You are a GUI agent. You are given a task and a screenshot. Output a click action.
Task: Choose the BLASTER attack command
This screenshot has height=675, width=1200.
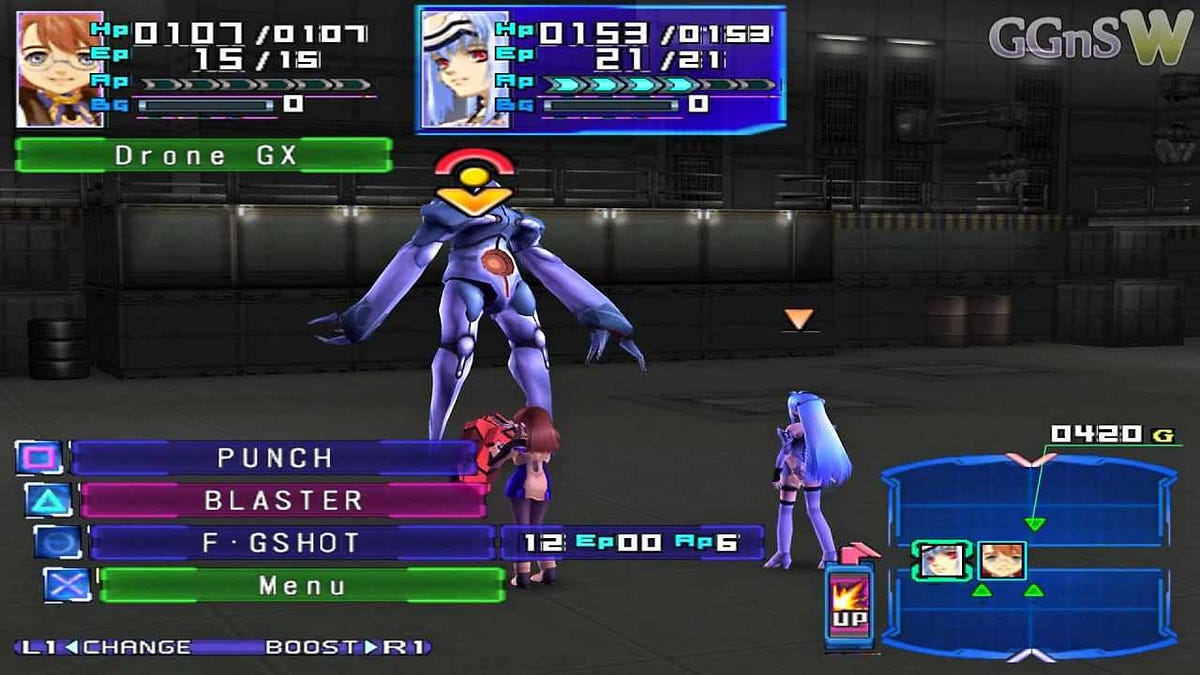click(x=283, y=500)
